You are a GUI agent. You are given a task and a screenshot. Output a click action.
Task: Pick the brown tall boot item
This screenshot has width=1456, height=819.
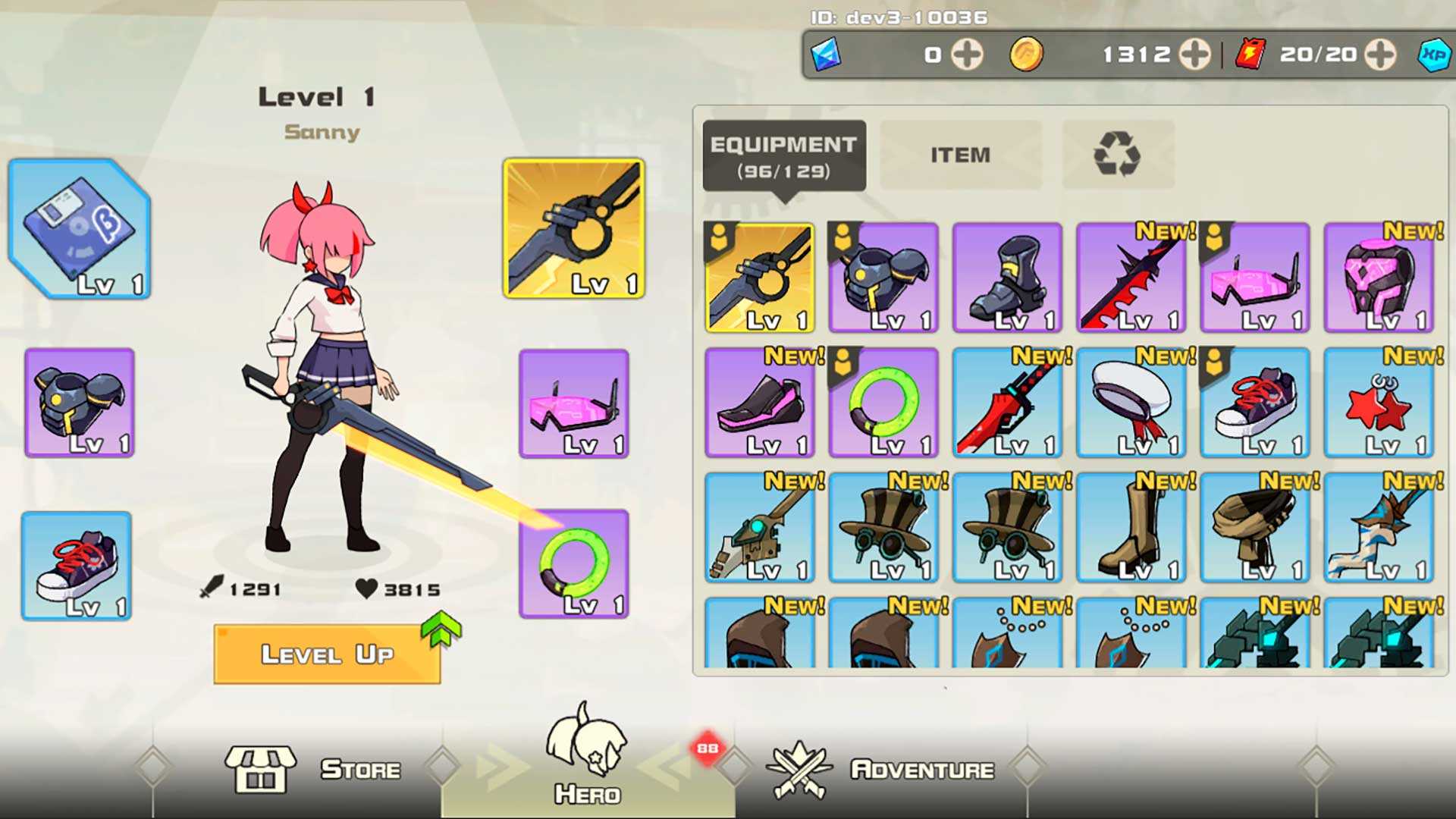pos(1131,528)
